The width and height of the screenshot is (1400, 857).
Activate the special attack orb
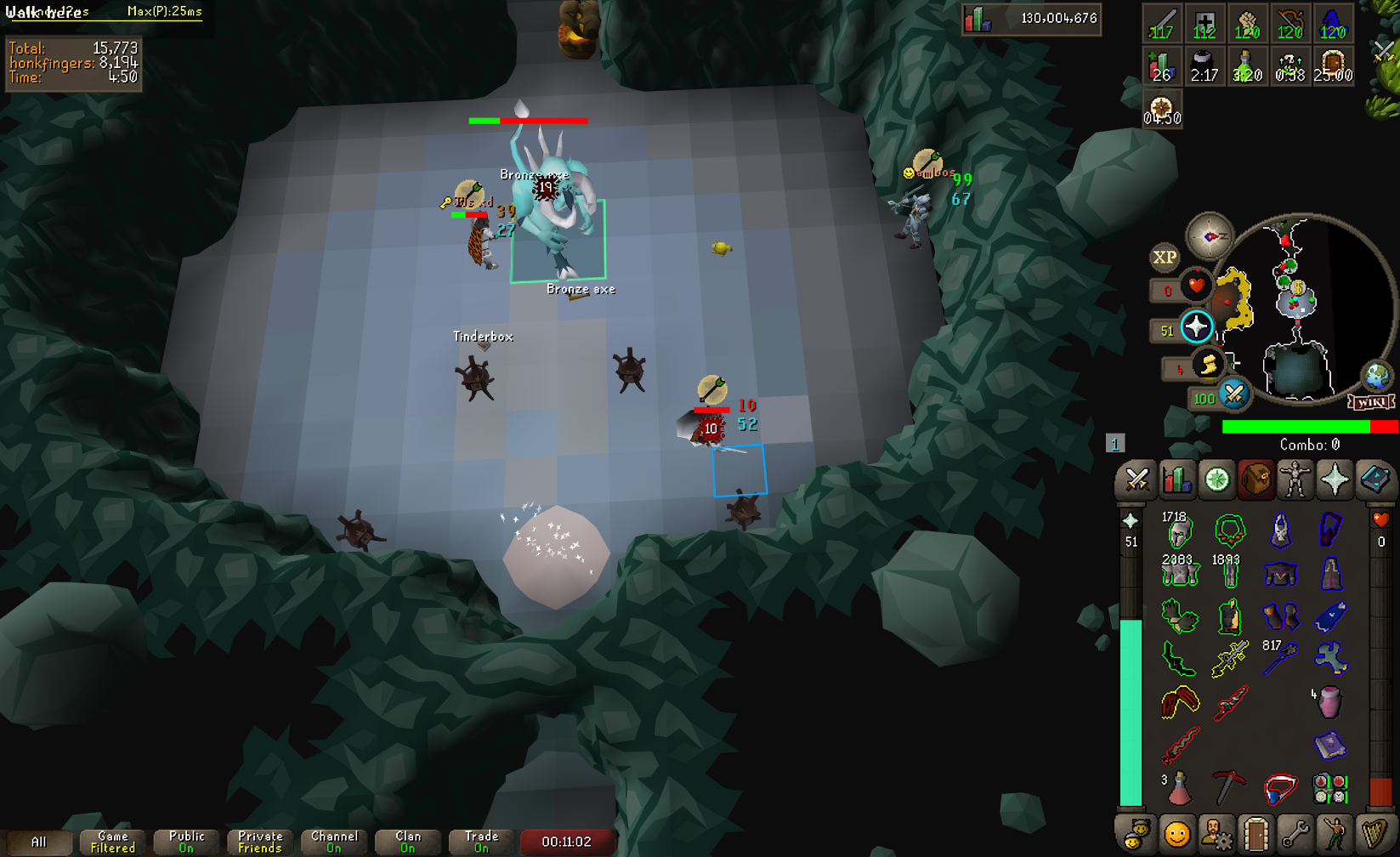point(1233,394)
